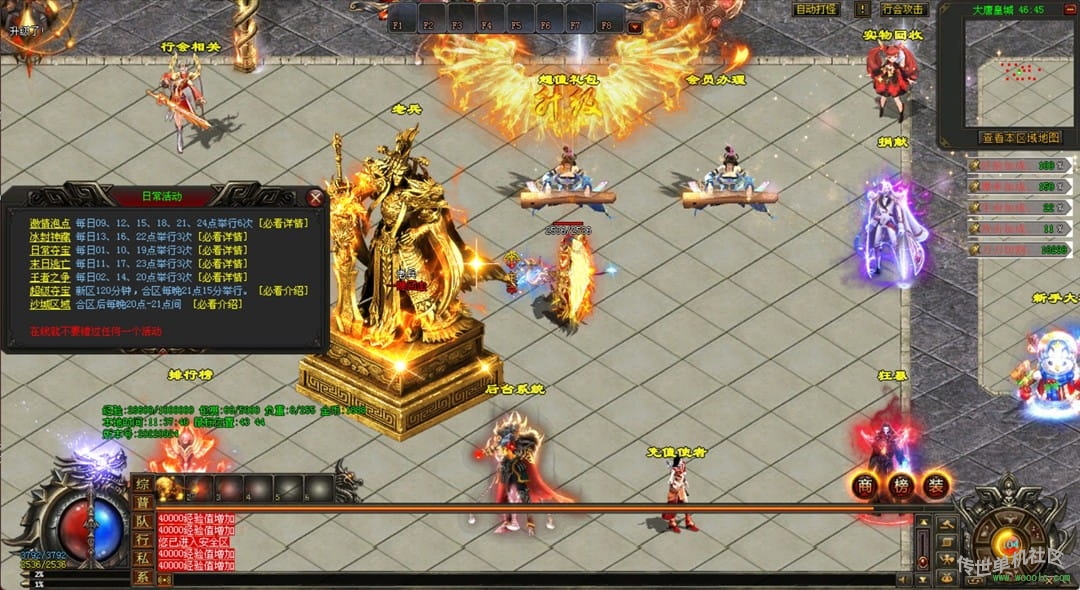Select the 日常夺宝 activity link
This screenshot has height=590, width=1080.
pos(50,250)
